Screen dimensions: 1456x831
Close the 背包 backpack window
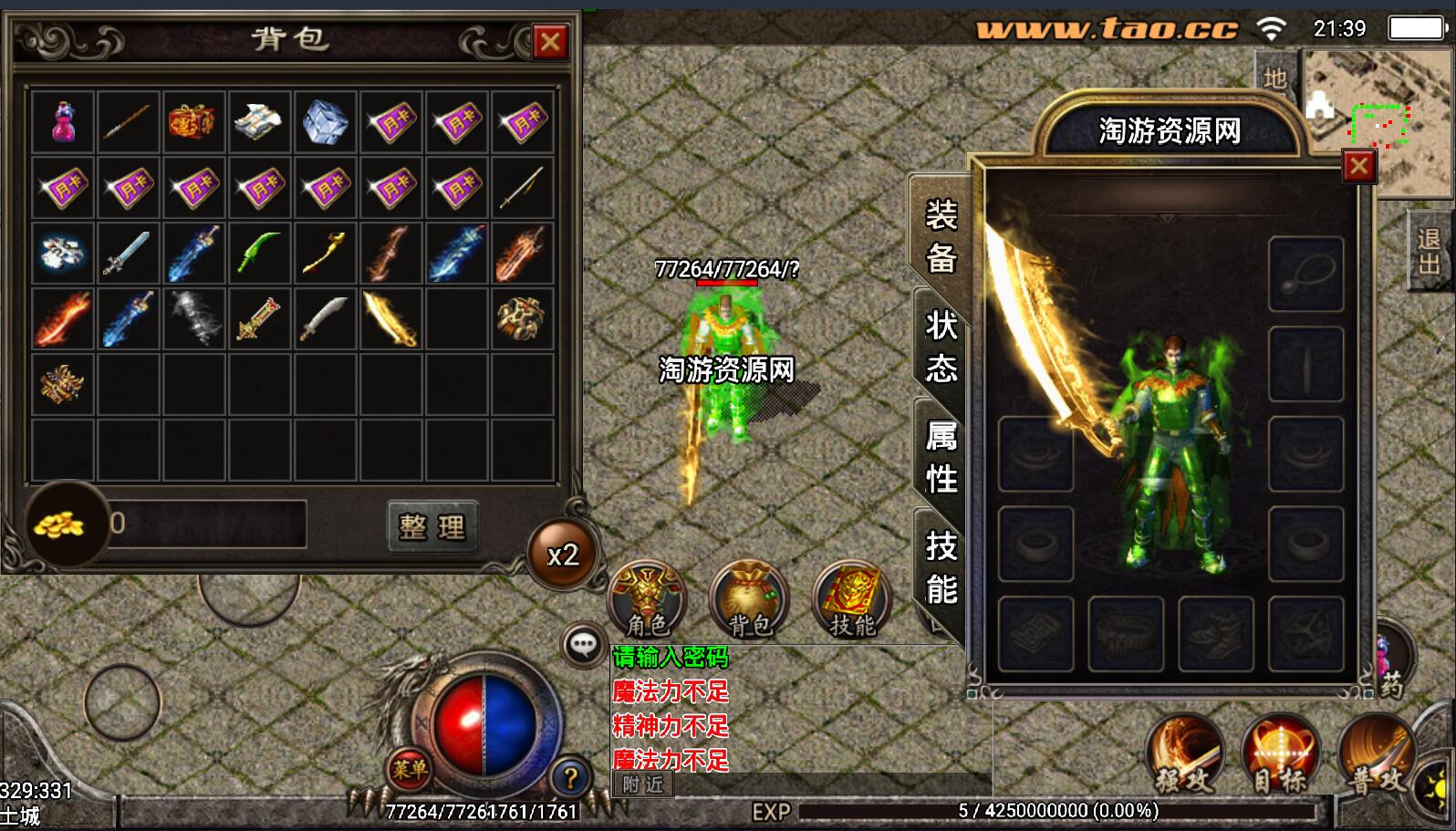tap(550, 42)
